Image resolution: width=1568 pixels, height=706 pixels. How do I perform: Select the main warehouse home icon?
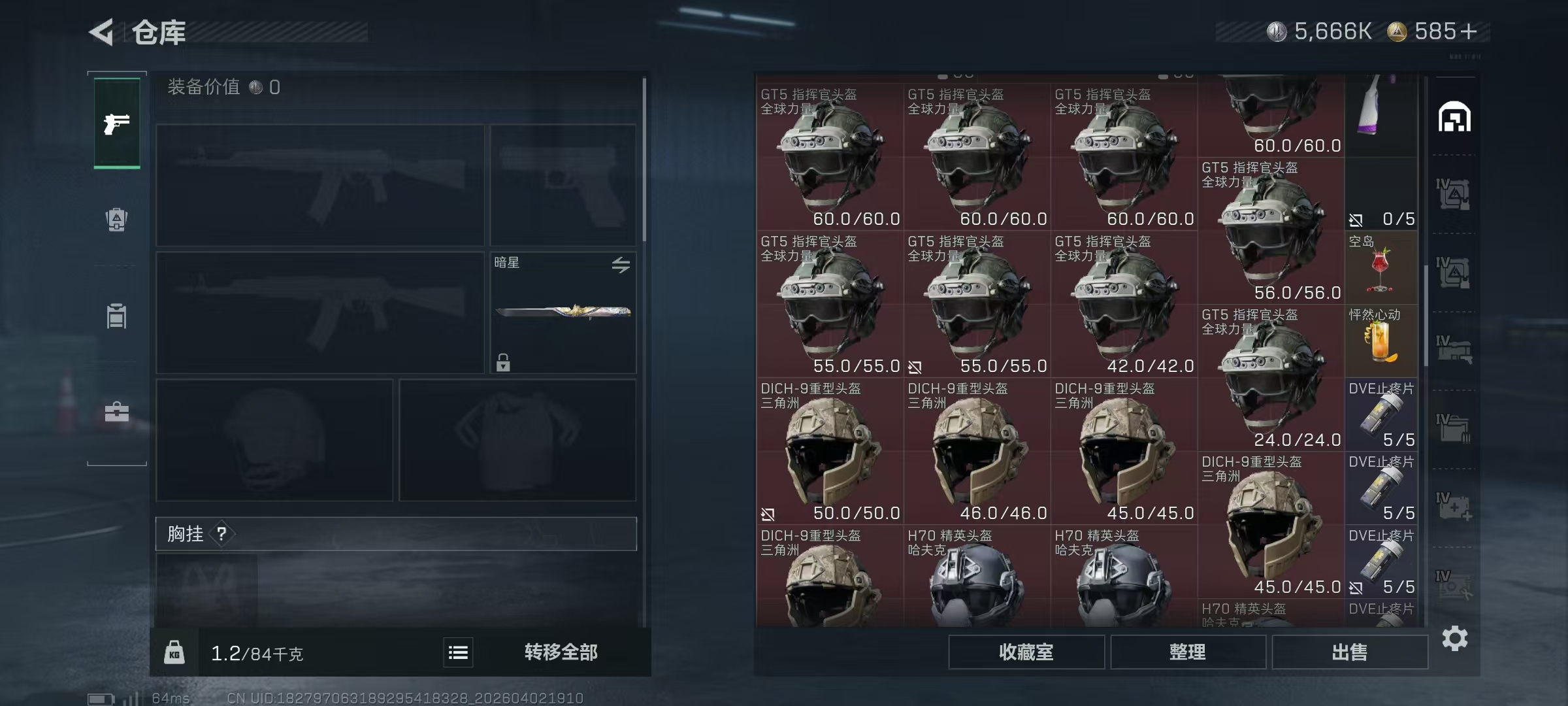tap(1454, 118)
